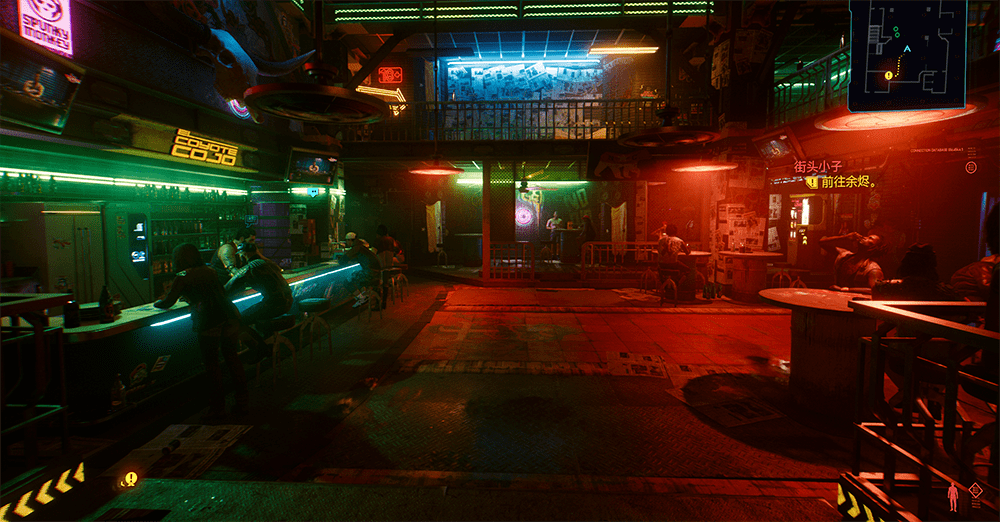Click the yellow objective waypoint marker on screen
Screen dimensions: 1000x522
tap(130, 479)
